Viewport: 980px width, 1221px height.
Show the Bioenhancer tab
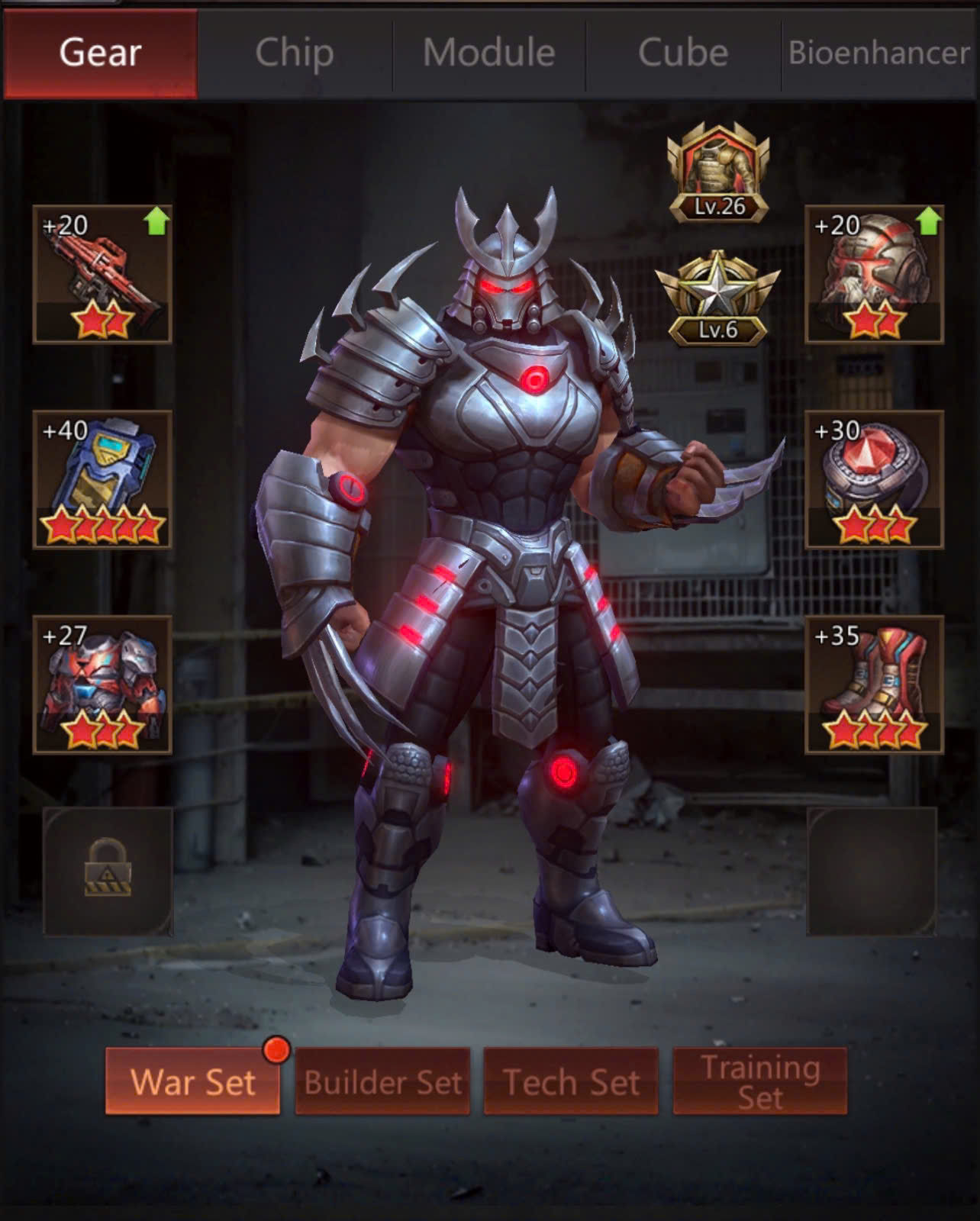point(878,53)
